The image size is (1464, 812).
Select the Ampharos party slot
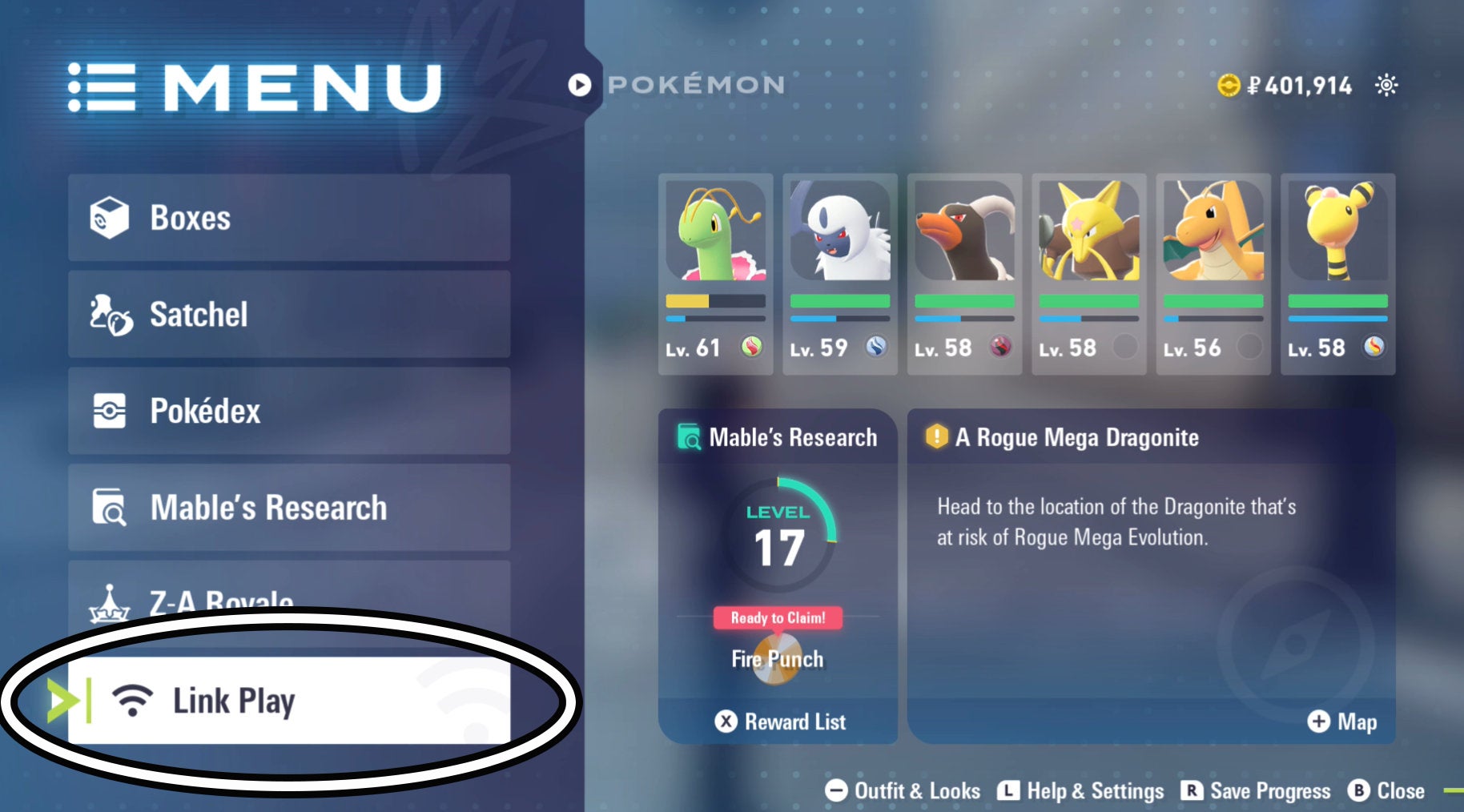point(1337,274)
